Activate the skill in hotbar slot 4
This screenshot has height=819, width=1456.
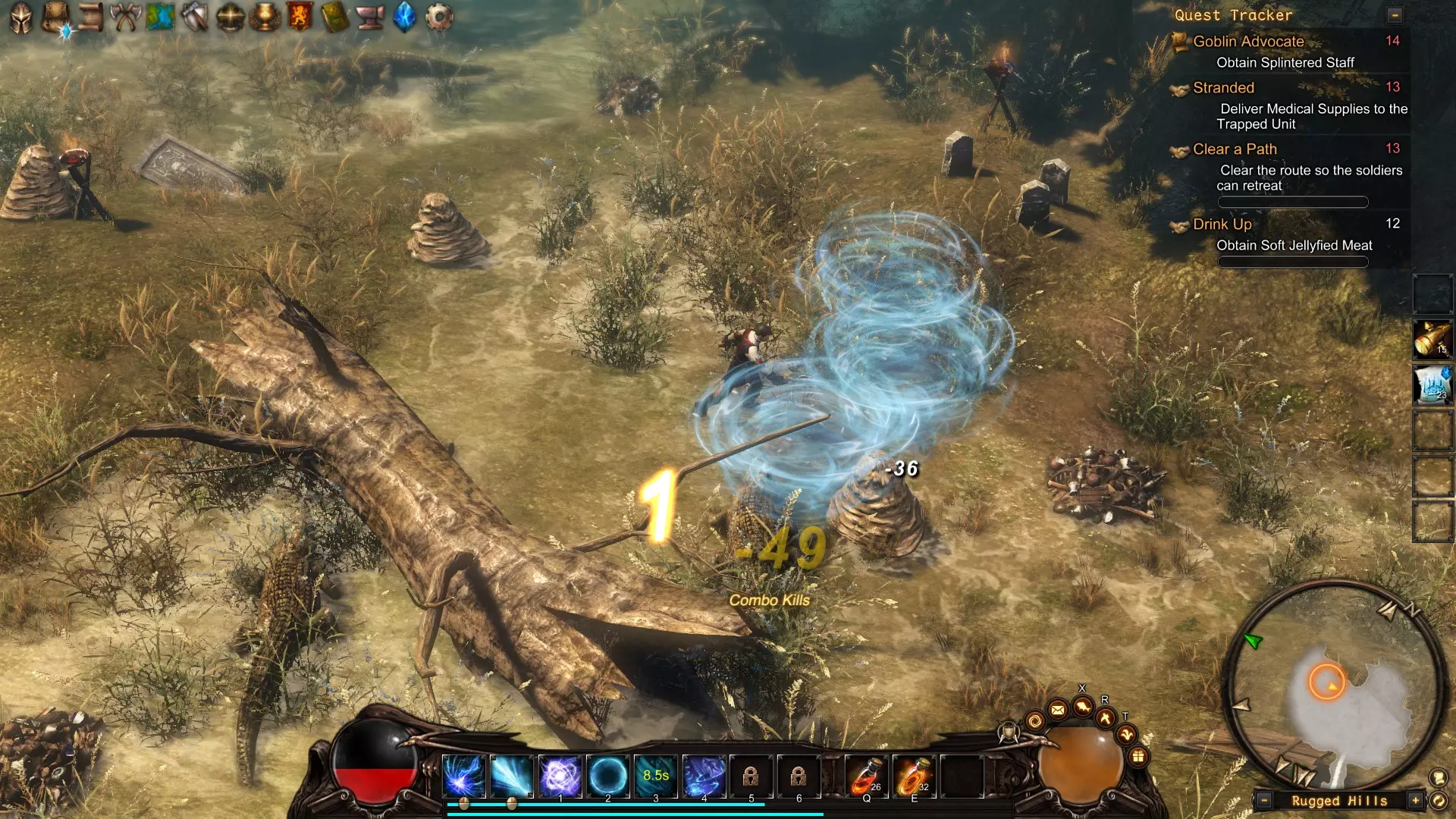pyautogui.click(x=704, y=776)
